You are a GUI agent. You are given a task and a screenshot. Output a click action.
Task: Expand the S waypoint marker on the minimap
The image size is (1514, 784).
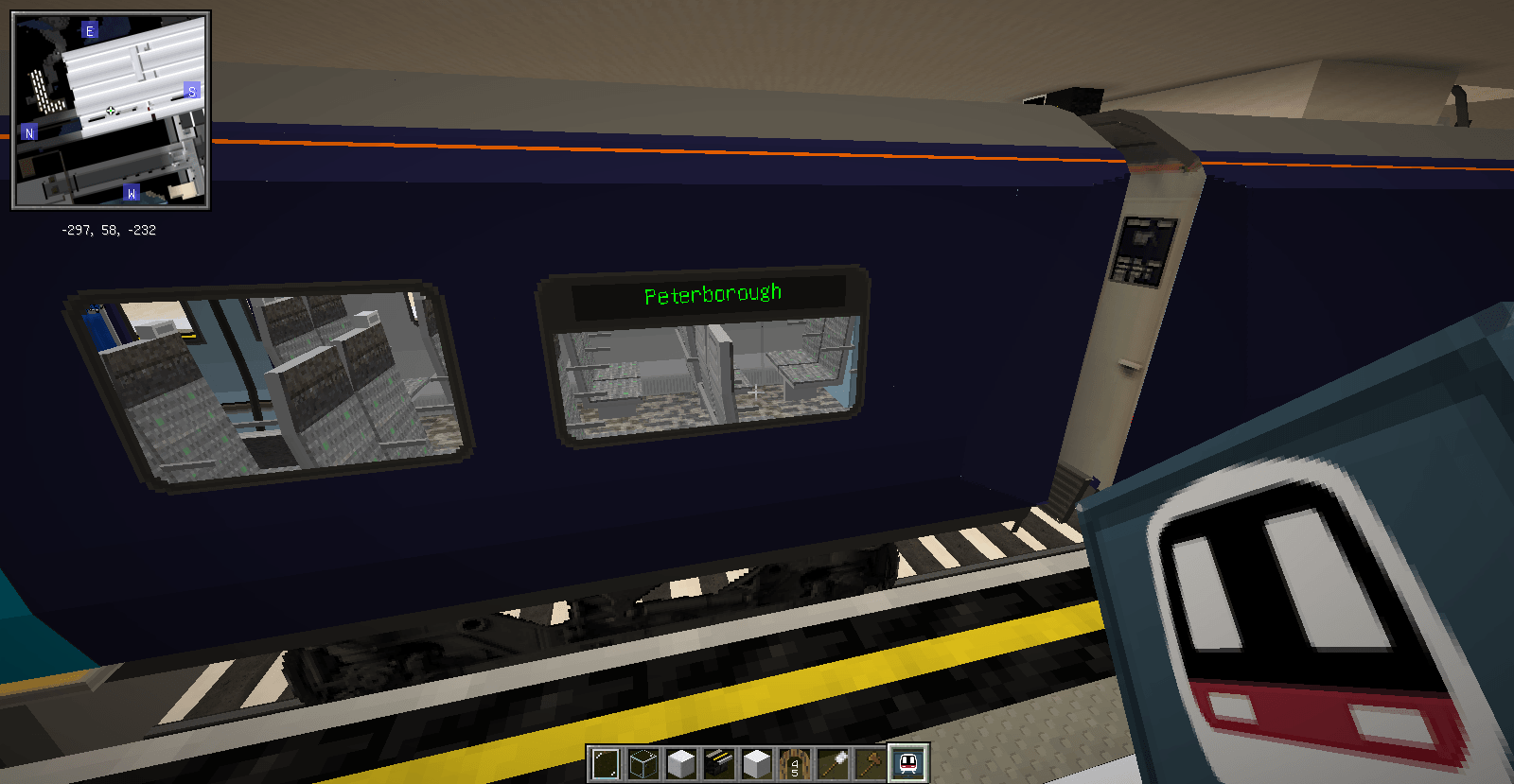(x=191, y=92)
